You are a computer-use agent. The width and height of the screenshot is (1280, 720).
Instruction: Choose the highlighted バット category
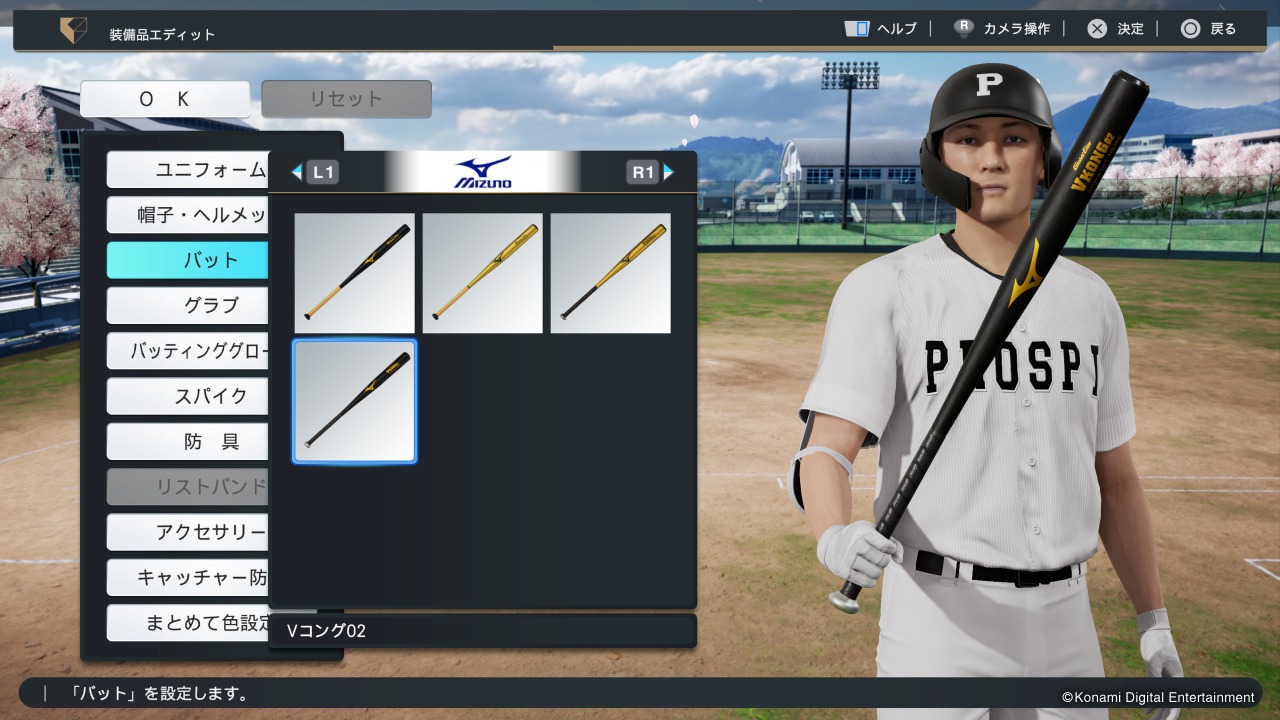point(188,260)
